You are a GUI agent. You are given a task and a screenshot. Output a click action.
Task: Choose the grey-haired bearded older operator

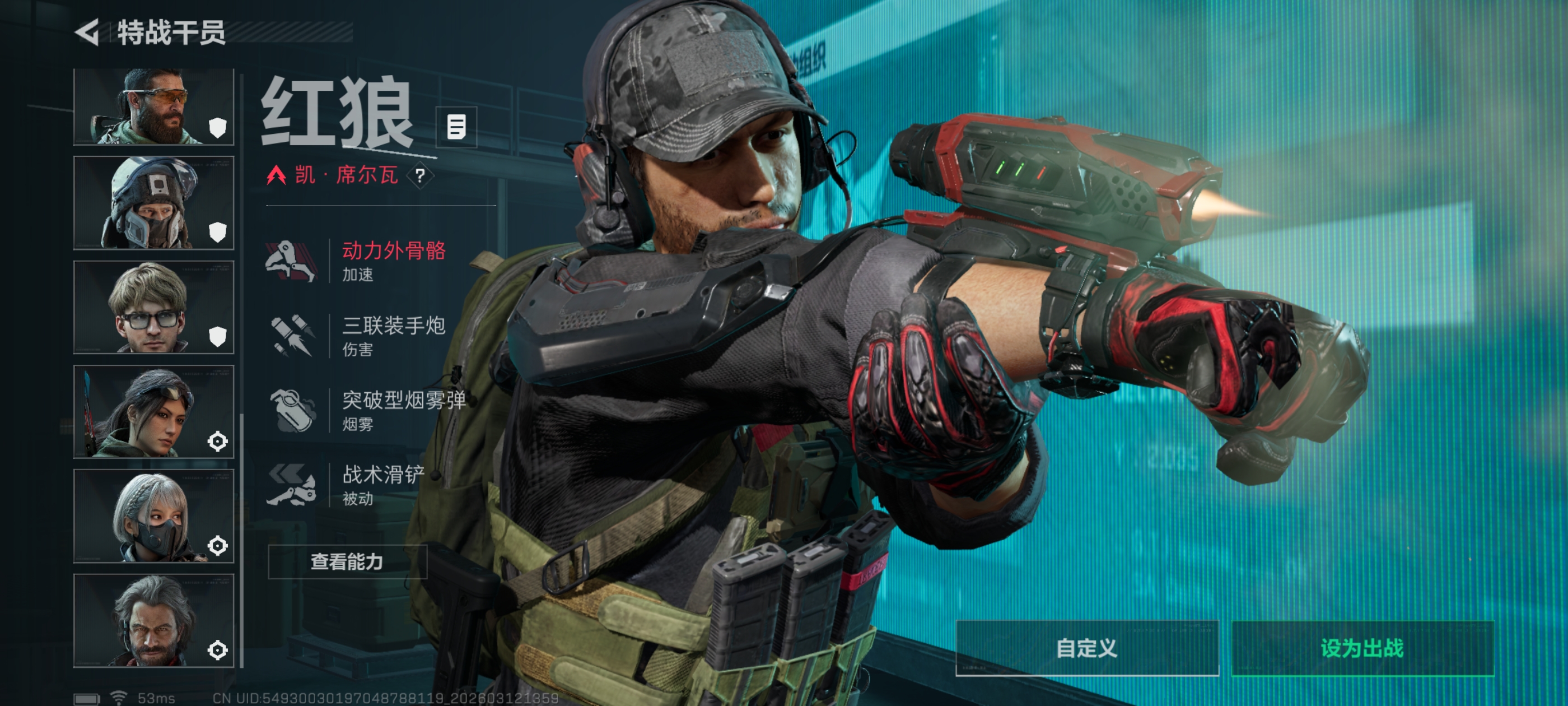(153, 620)
